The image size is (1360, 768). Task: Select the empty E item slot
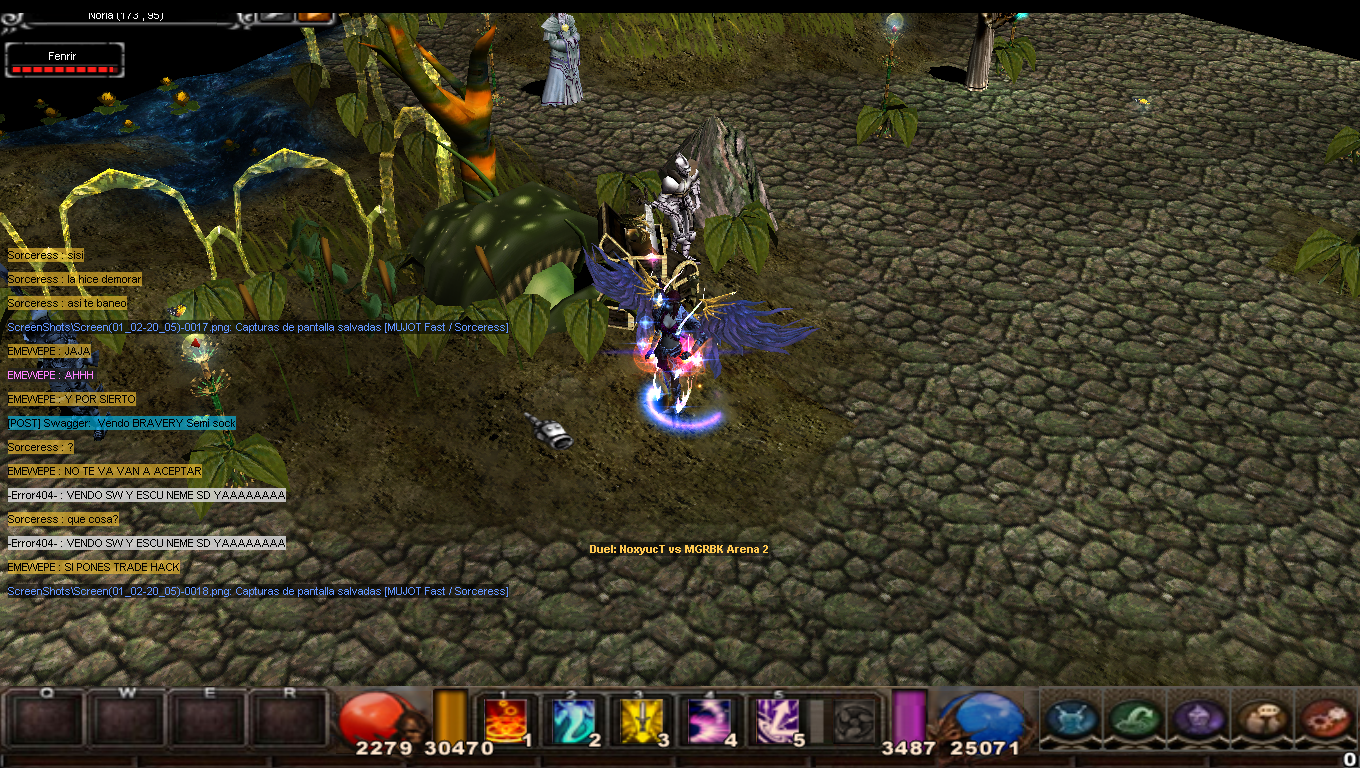[x=208, y=720]
